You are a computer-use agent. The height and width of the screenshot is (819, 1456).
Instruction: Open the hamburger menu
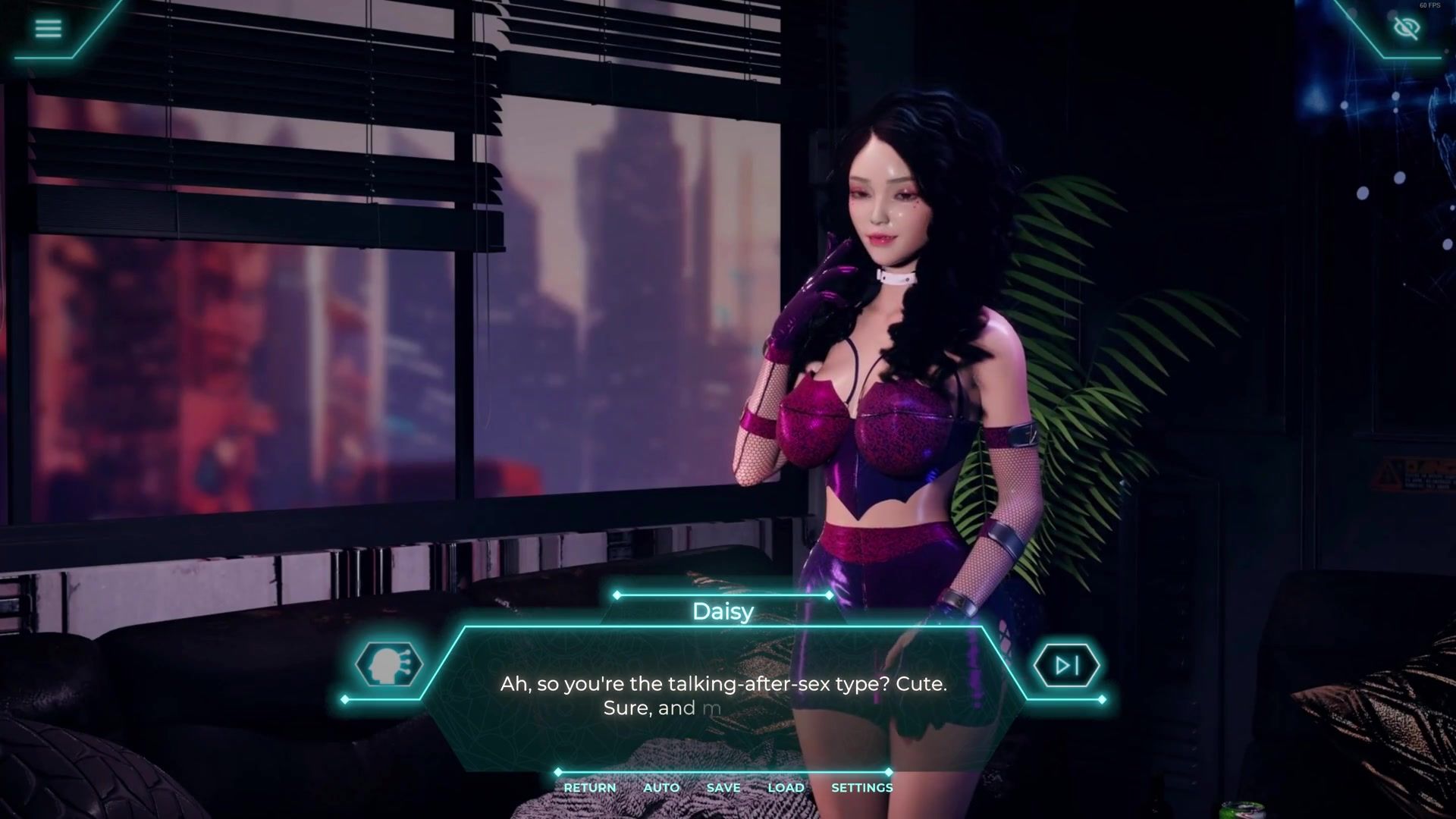click(x=48, y=29)
